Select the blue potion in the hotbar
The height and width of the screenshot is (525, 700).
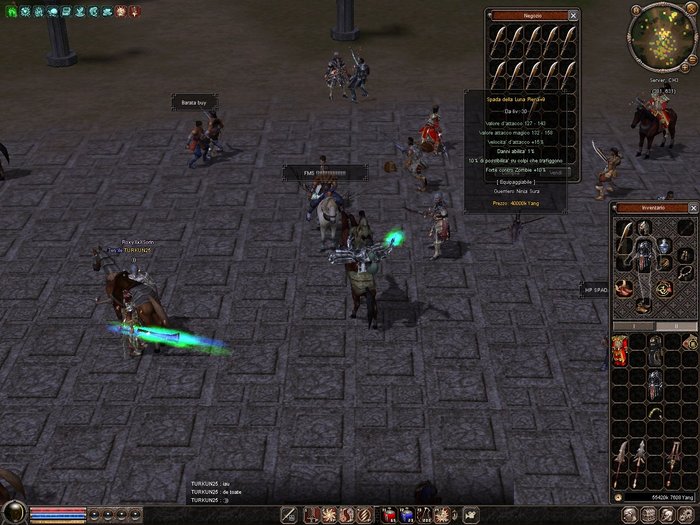point(407,514)
